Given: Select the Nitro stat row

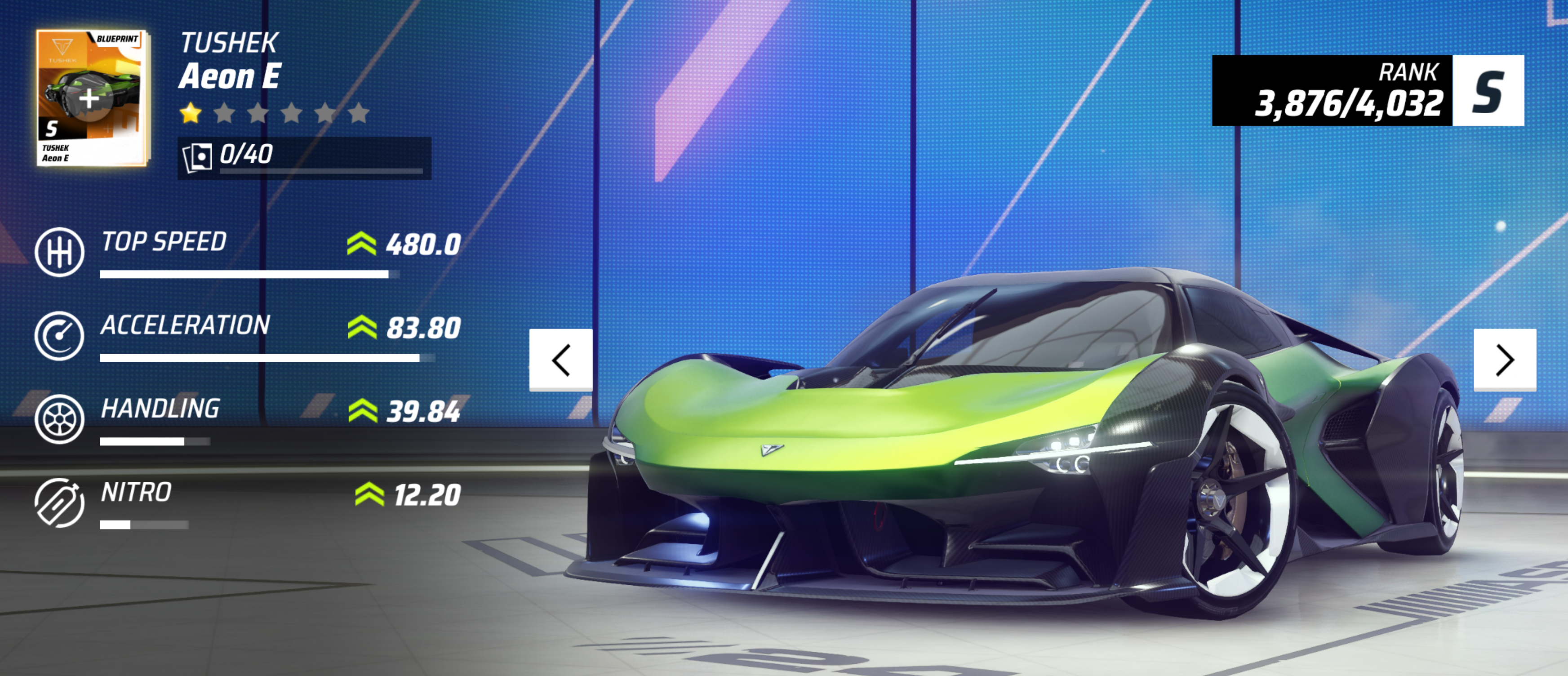Looking at the screenshot, I should (x=248, y=503).
